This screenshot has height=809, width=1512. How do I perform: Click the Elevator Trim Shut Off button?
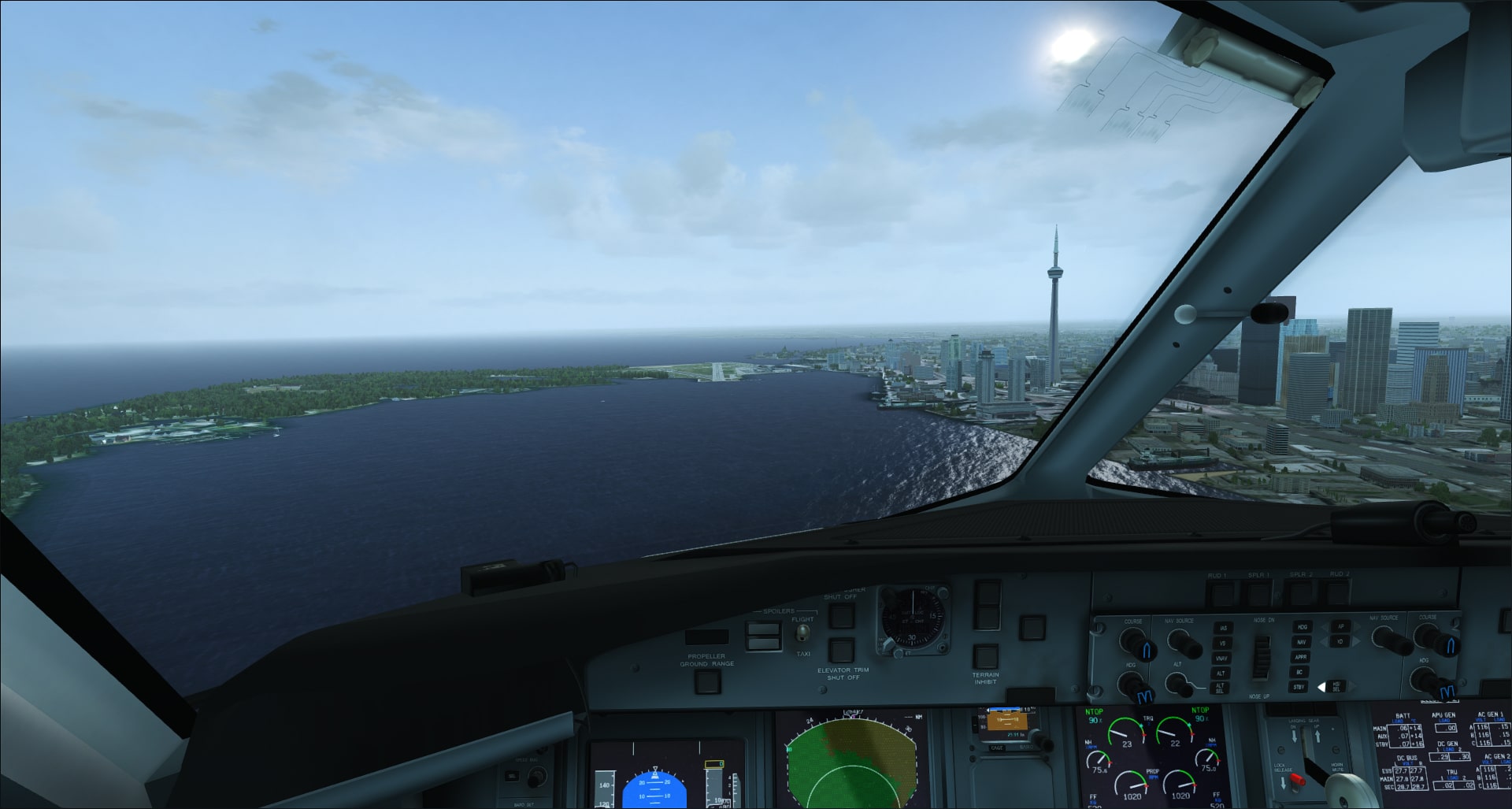[842, 651]
